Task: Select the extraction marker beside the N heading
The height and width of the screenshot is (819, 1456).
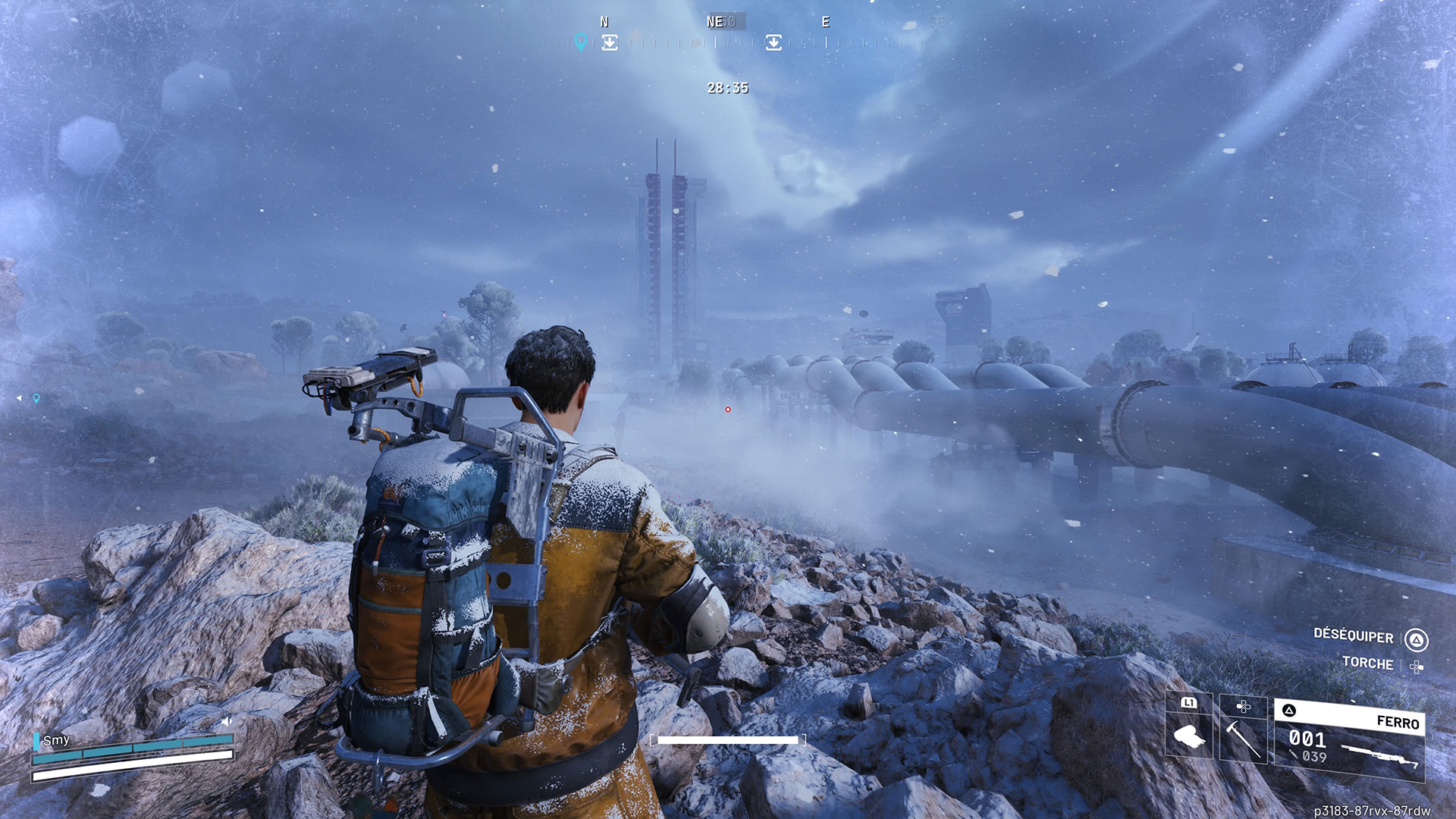Action: coord(610,42)
